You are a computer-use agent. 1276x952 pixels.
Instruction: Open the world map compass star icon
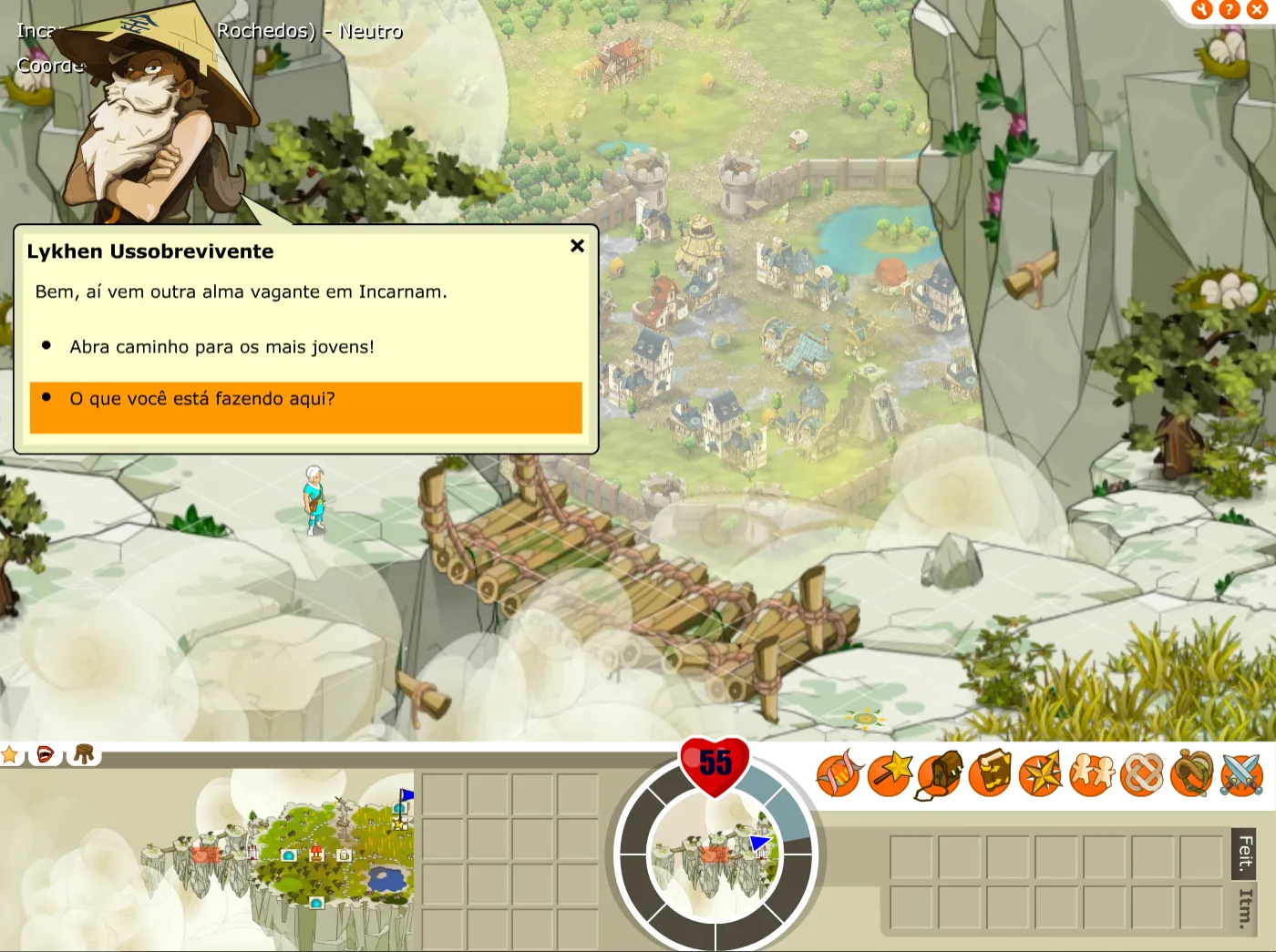1040,774
